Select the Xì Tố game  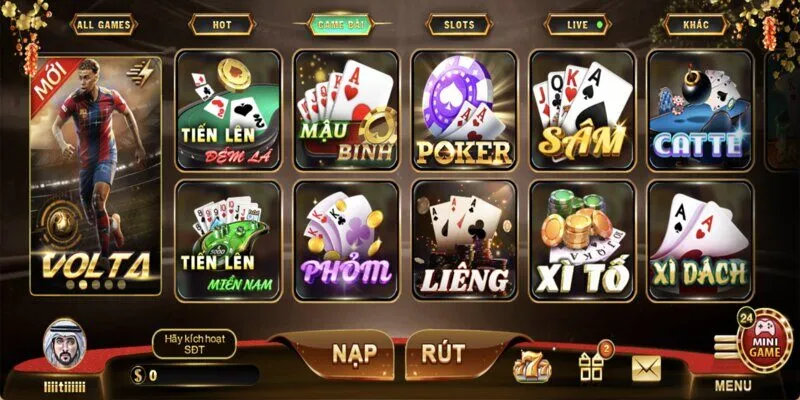[581, 240]
